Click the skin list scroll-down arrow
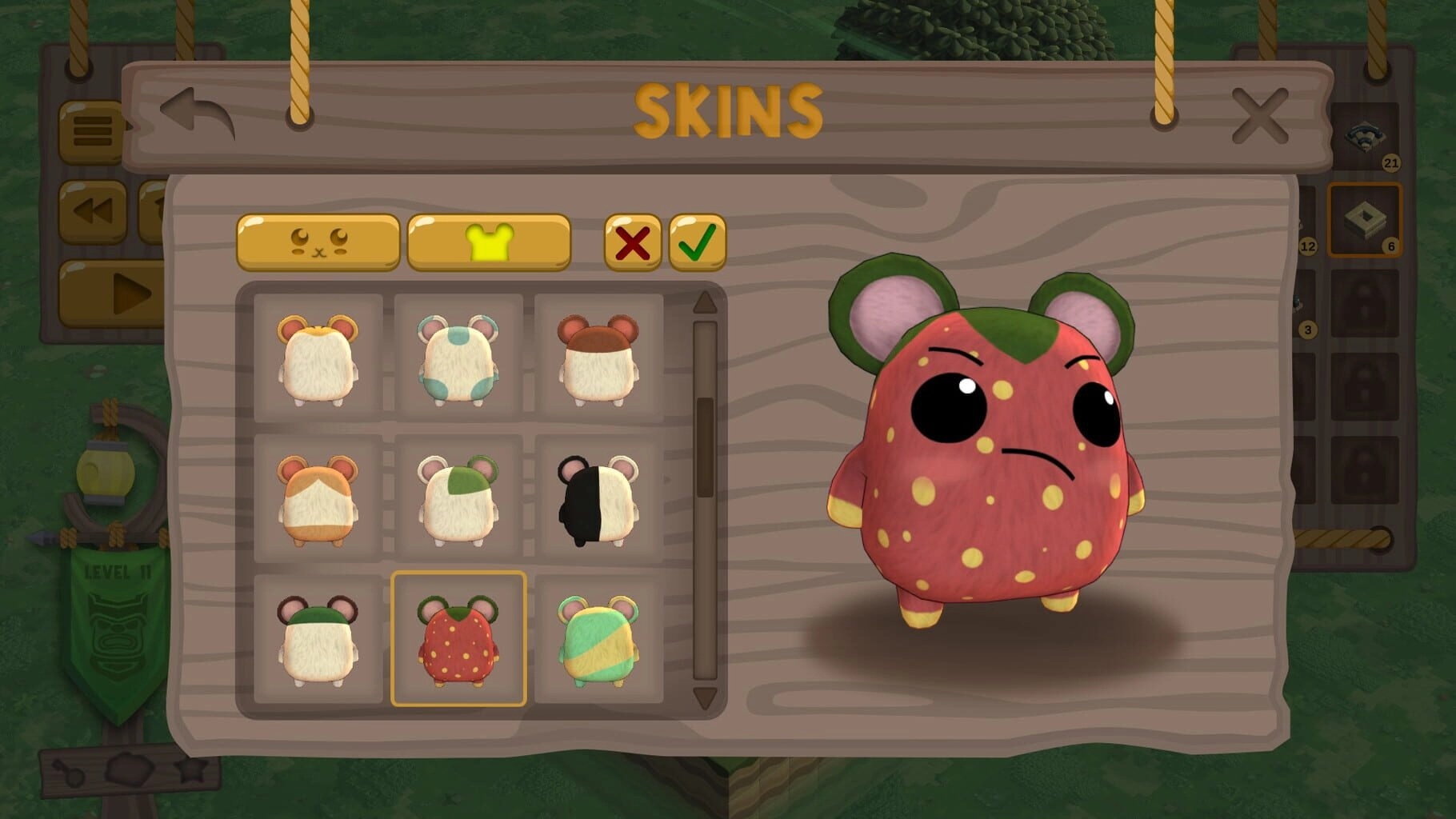This screenshot has height=819, width=1456. [705, 697]
